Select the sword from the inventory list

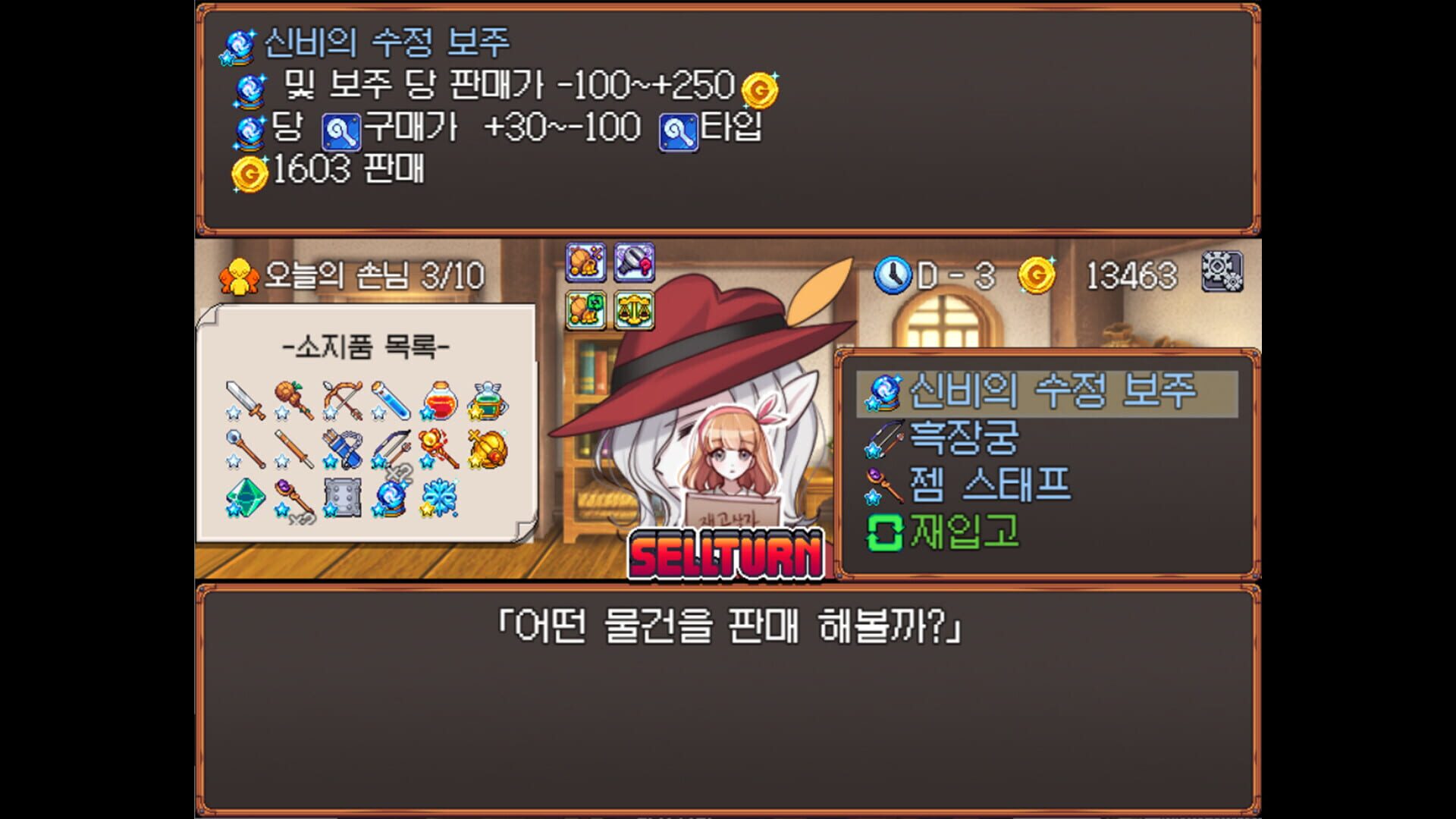click(x=246, y=400)
